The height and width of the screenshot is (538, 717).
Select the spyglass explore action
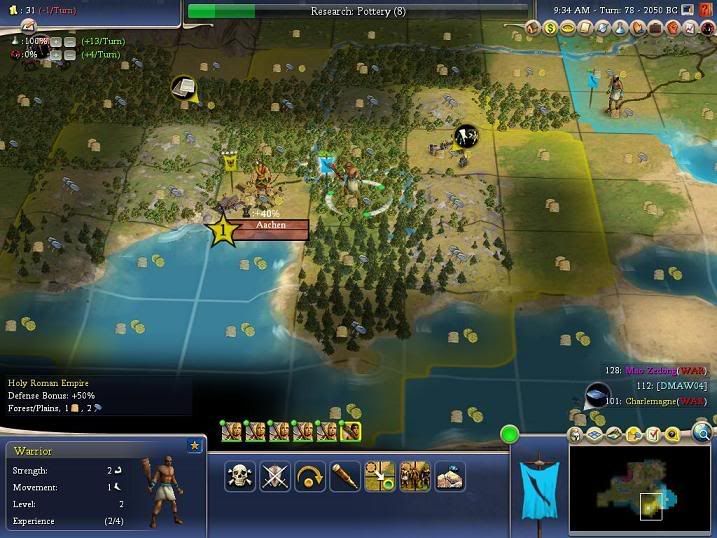(345, 476)
